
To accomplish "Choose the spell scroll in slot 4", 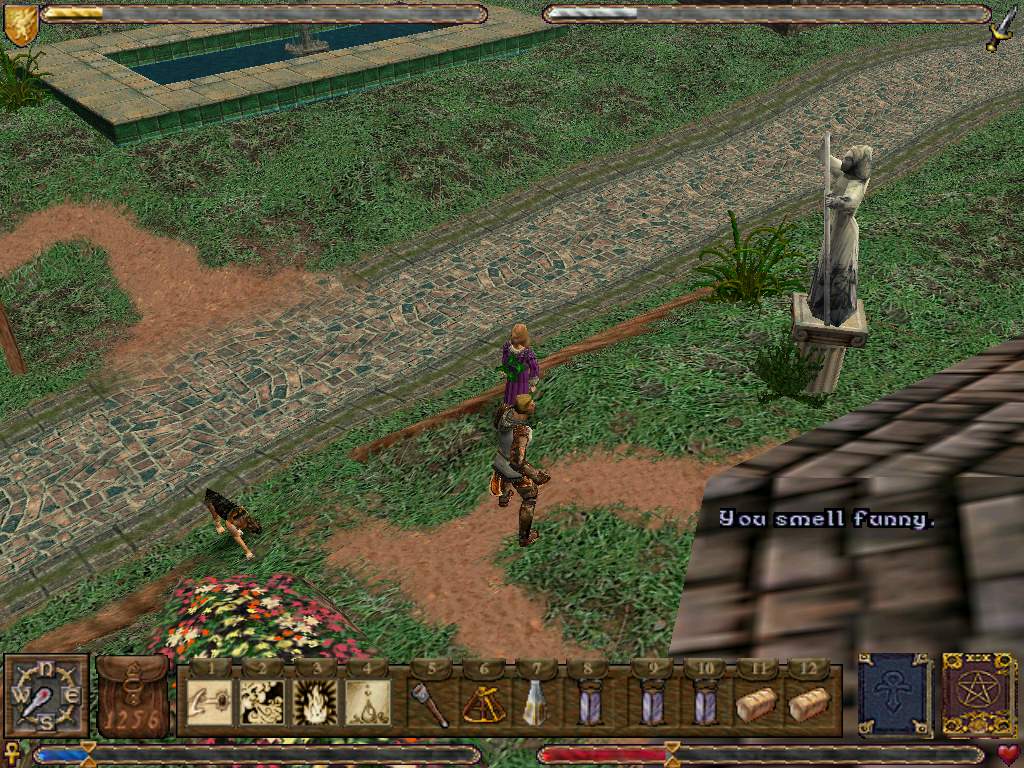I will pyautogui.click(x=367, y=702).
